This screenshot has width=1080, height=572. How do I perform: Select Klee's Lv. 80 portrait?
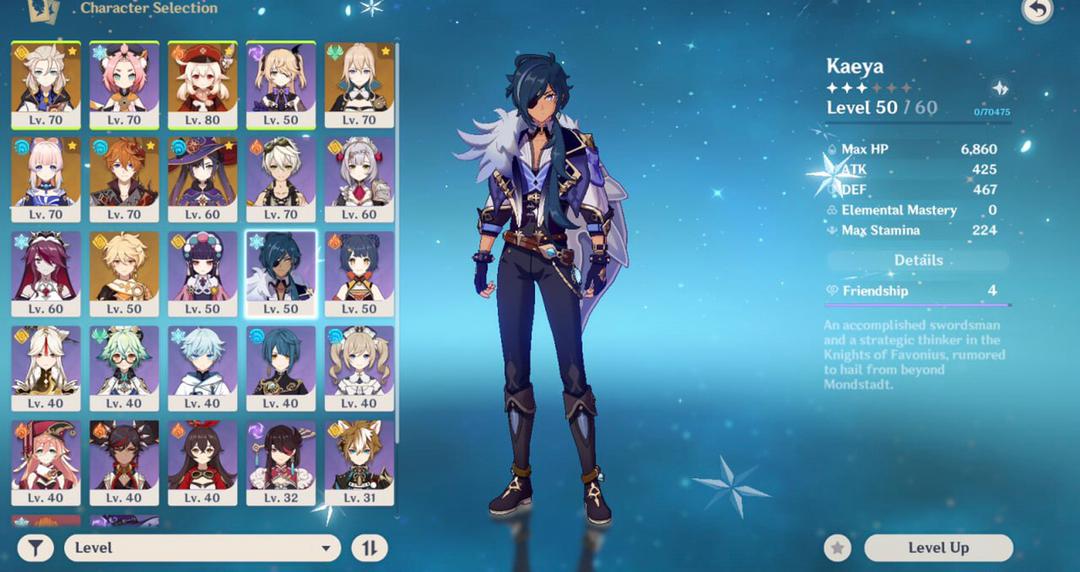202,84
